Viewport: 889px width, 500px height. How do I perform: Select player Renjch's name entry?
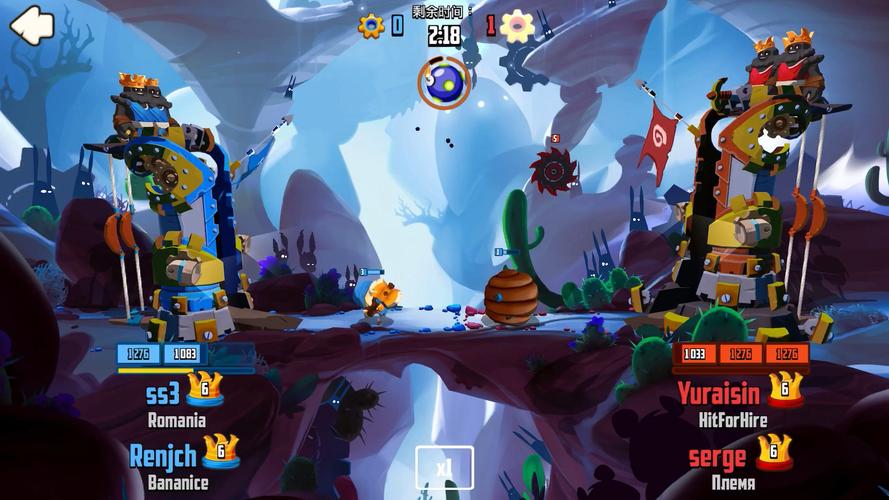point(164,456)
